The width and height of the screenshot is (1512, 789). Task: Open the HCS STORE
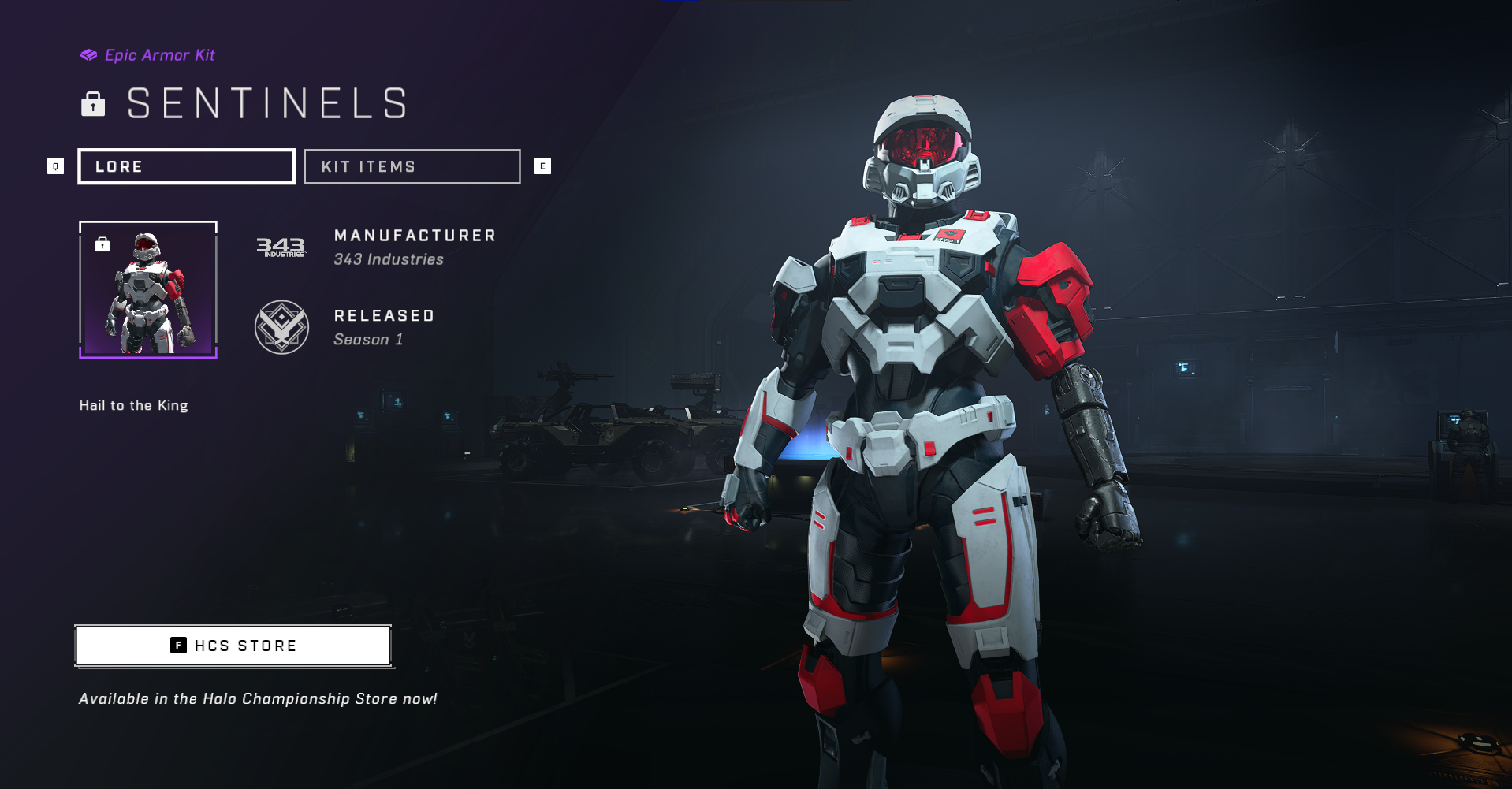(x=233, y=645)
